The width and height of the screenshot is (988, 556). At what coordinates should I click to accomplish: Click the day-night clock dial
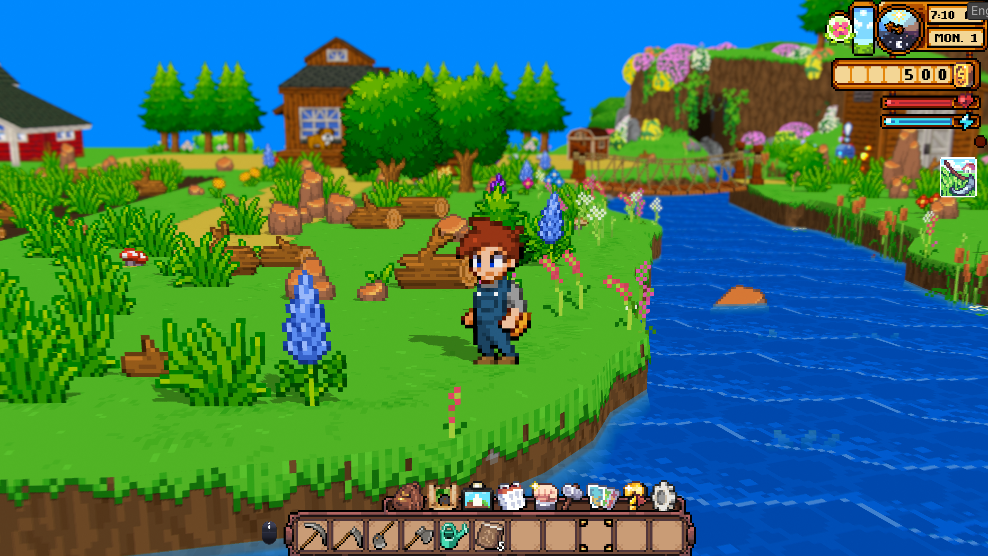pos(899,28)
